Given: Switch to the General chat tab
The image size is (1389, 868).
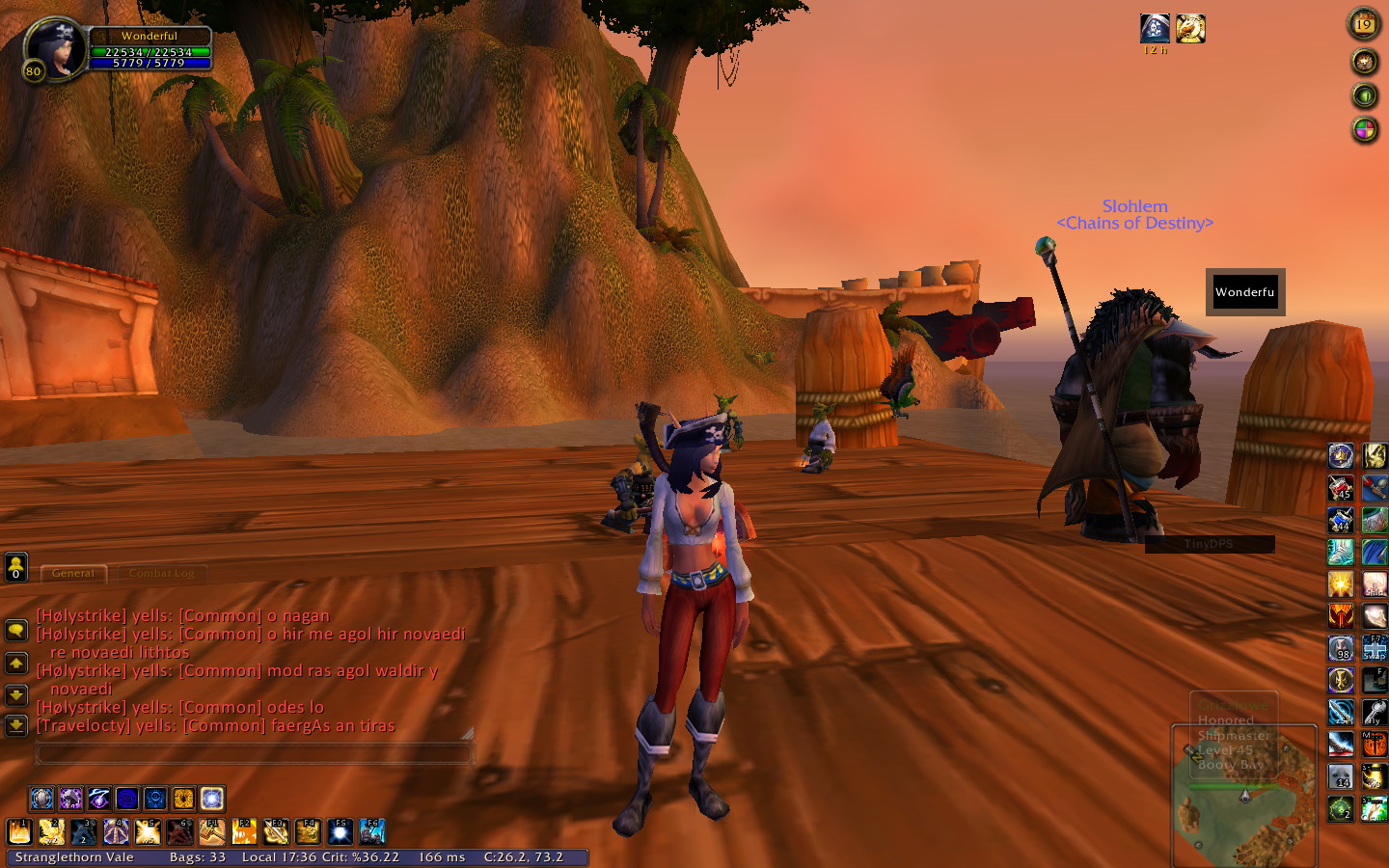Looking at the screenshot, I should (x=73, y=573).
